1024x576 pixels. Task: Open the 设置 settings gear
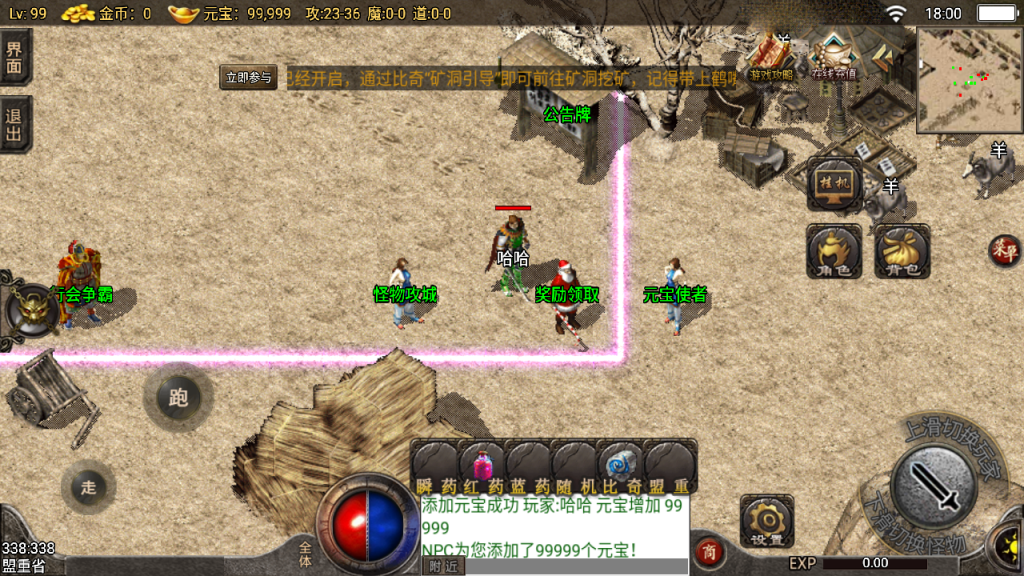(767, 521)
